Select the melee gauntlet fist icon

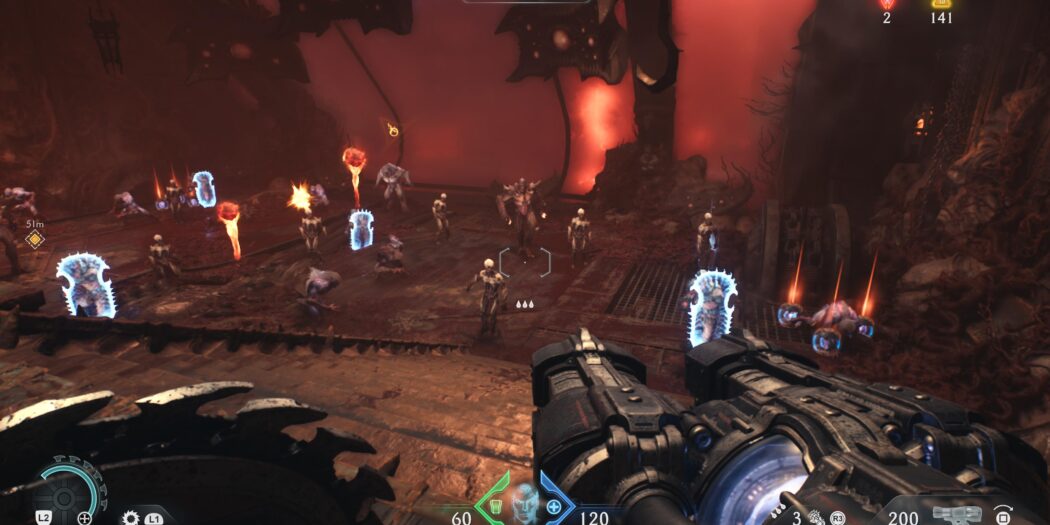pyautogui.click(x=816, y=517)
